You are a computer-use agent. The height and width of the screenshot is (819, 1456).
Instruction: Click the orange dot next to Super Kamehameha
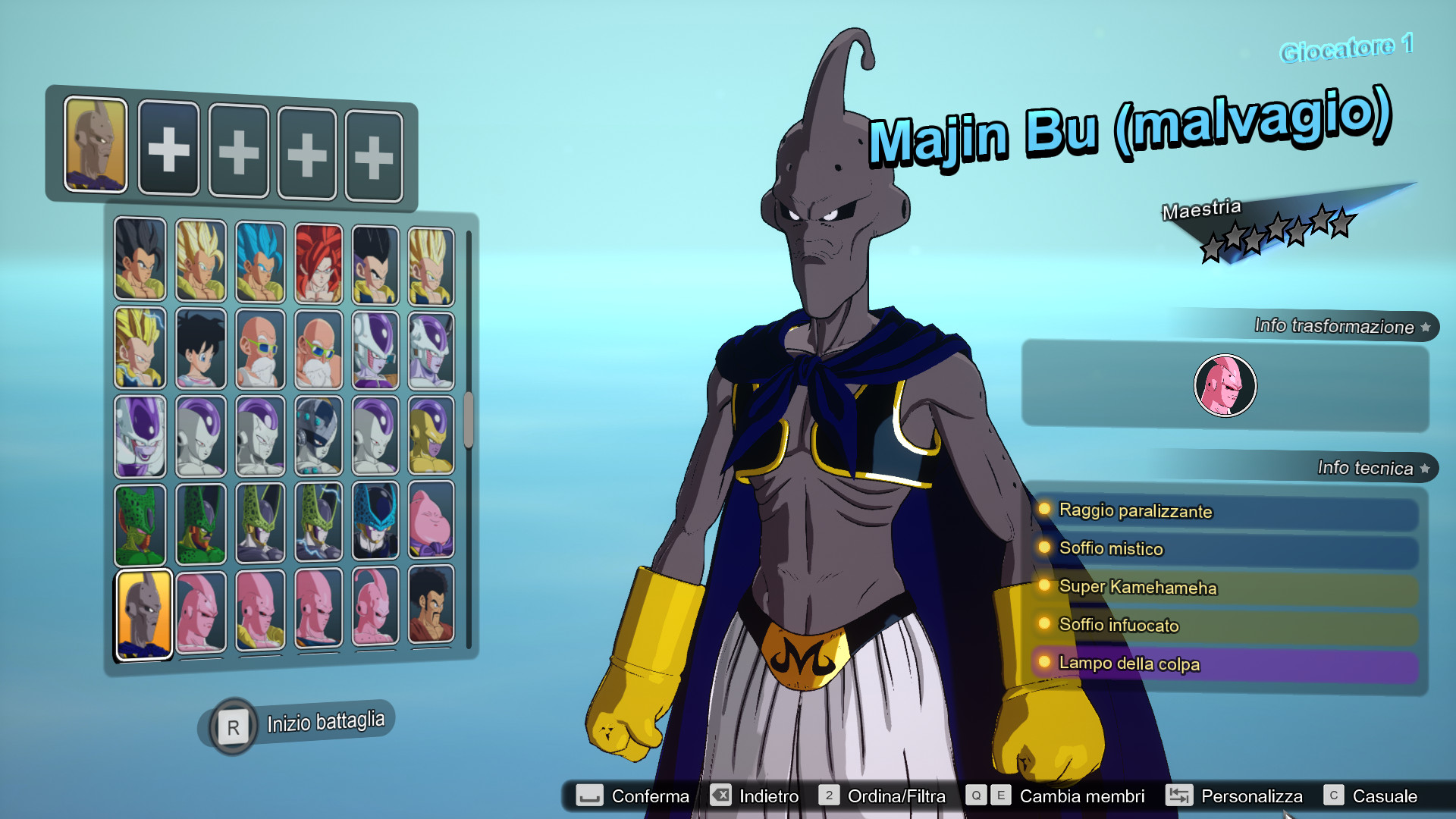[1045, 588]
